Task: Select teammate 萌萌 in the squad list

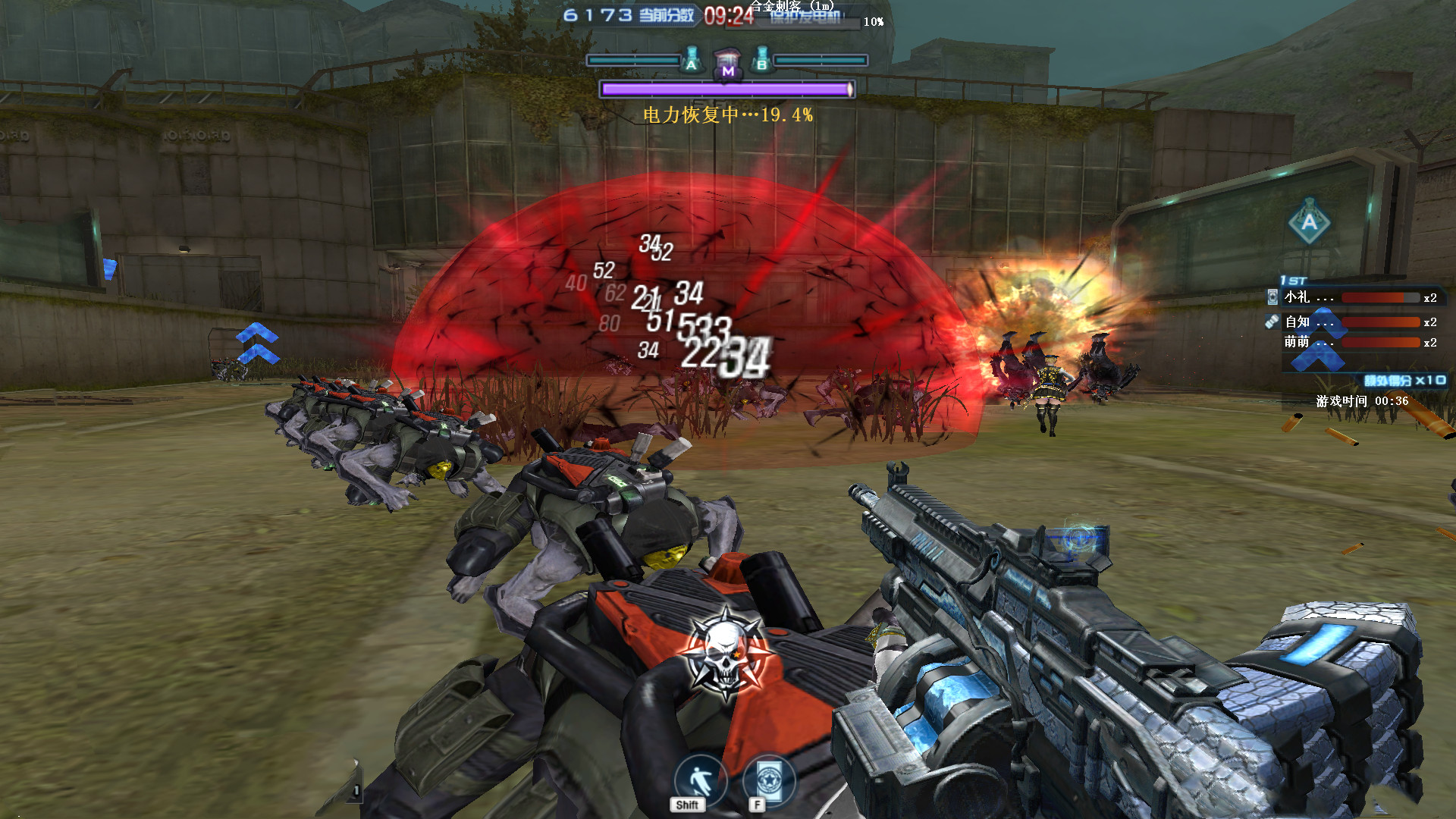Action: click(1298, 342)
